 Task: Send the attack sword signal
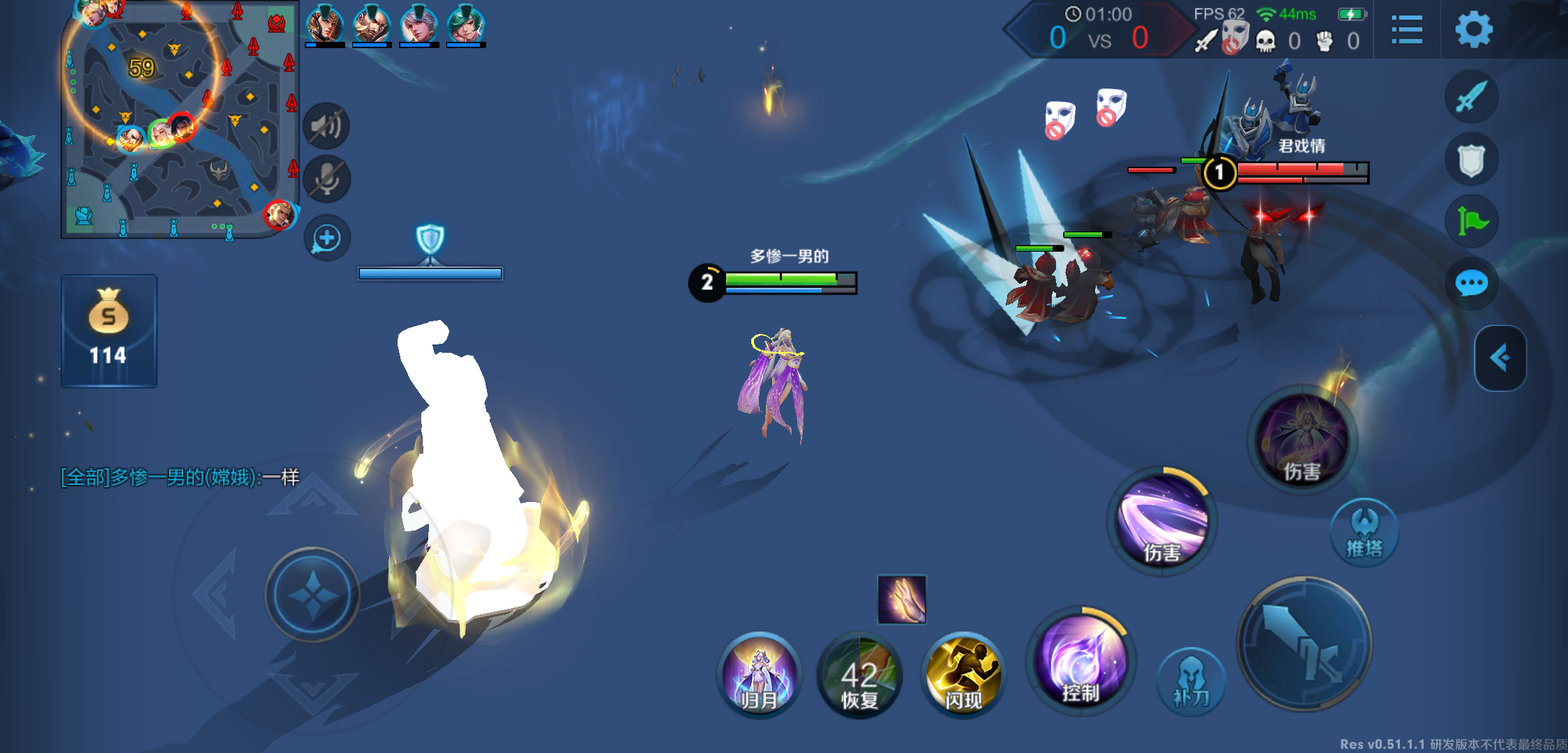[x=1471, y=97]
